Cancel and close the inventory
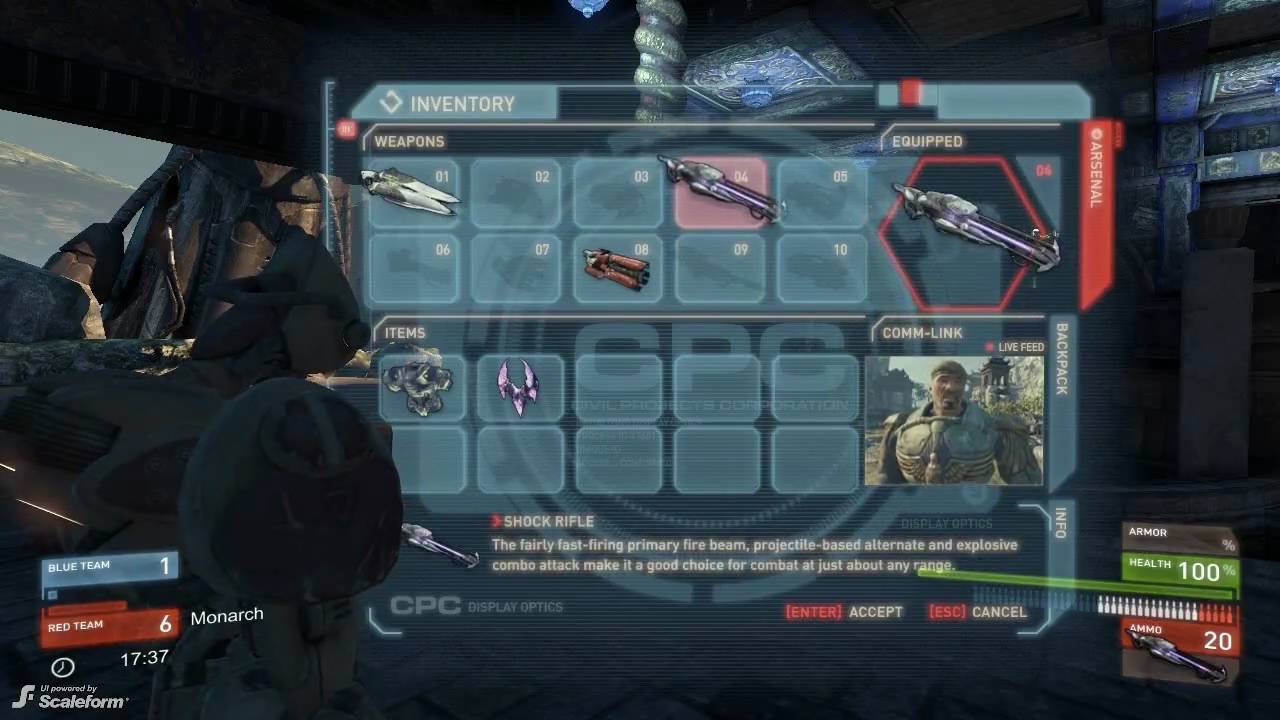Image resolution: width=1280 pixels, height=720 pixels. 978,612
